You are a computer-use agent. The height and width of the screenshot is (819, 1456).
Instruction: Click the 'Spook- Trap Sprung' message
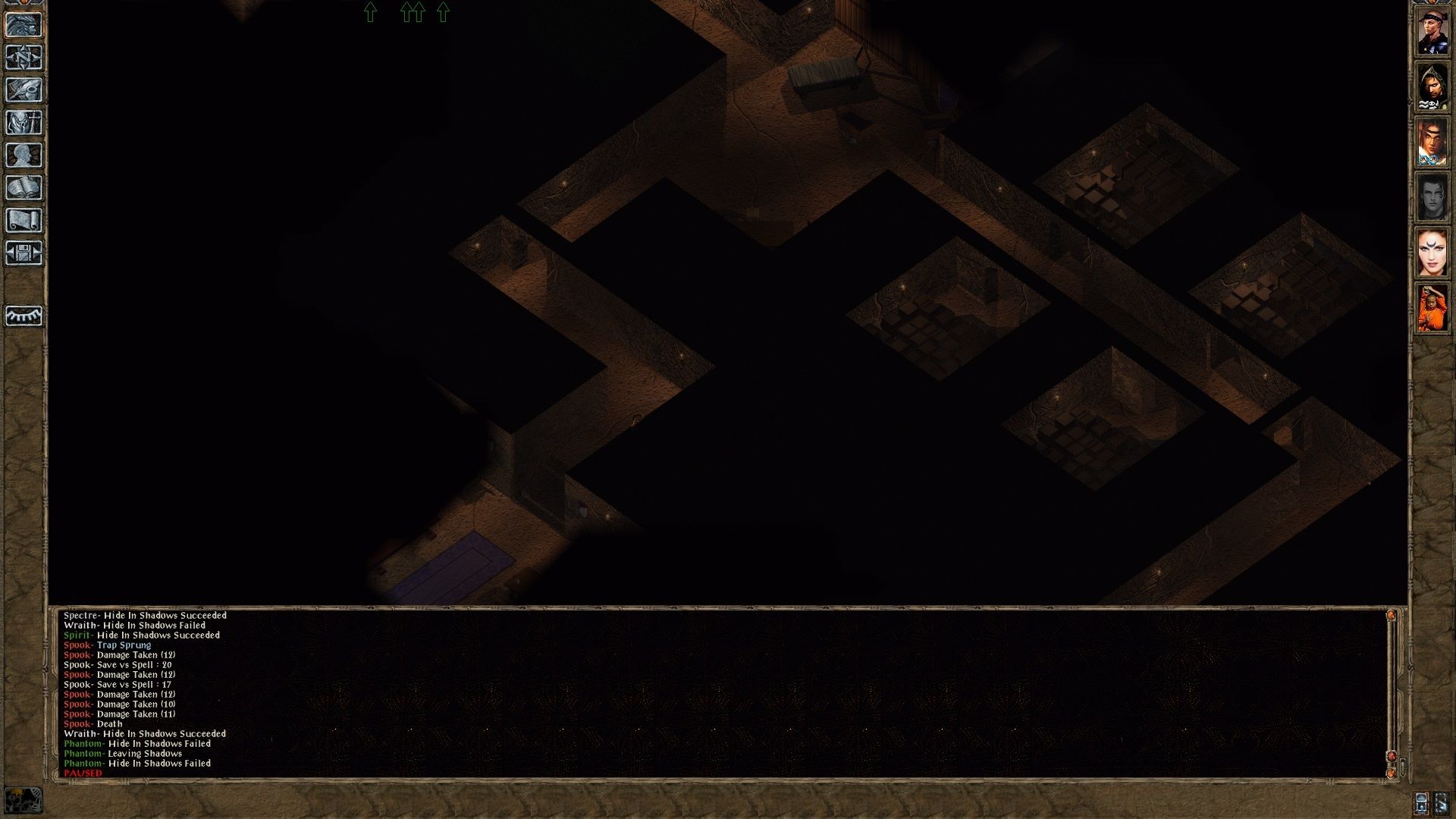108,645
